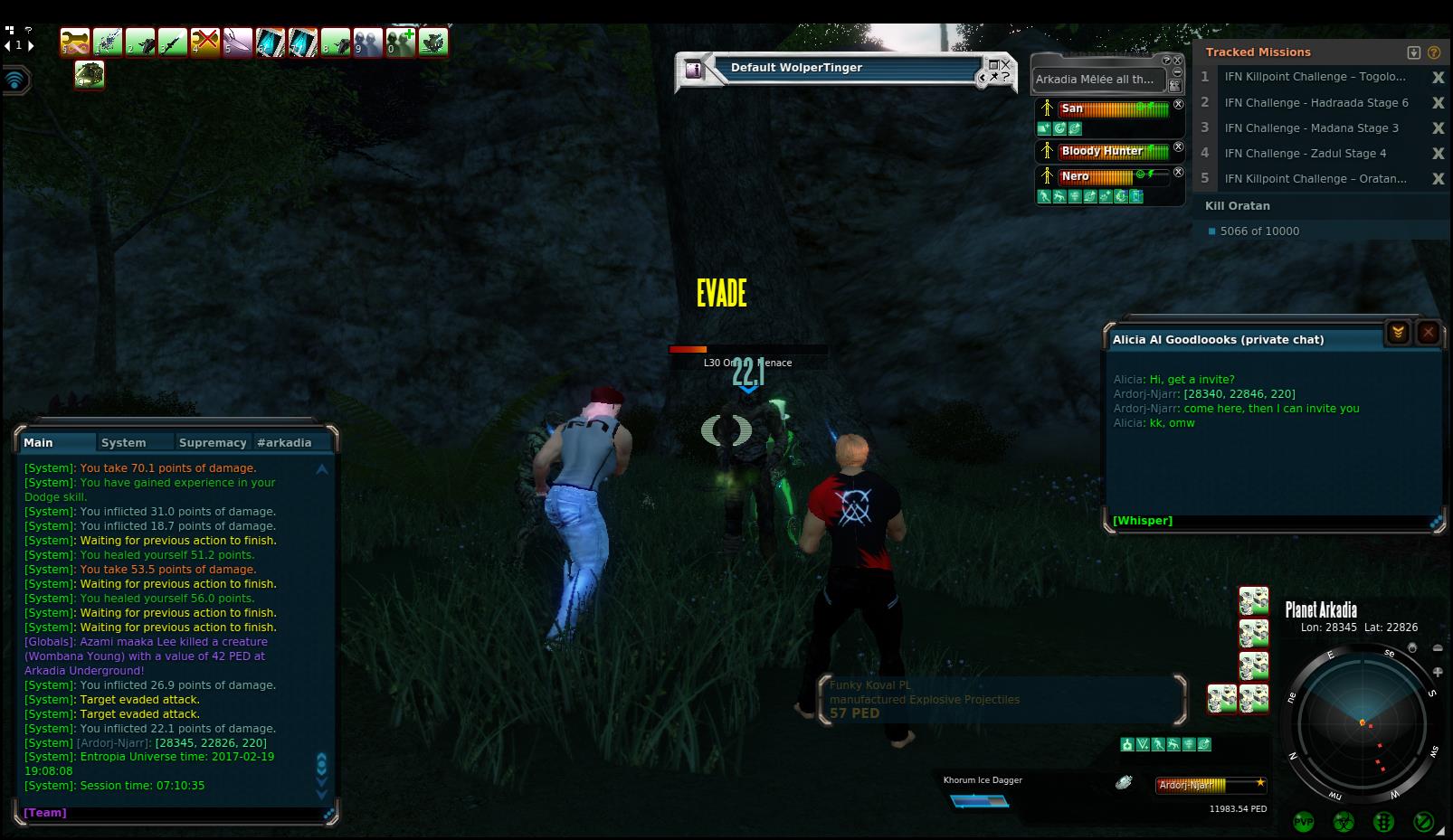Image resolution: width=1453 pixels, height=840 pixels.
Task: Close Alicia's private chat window
Action: 1428,333
